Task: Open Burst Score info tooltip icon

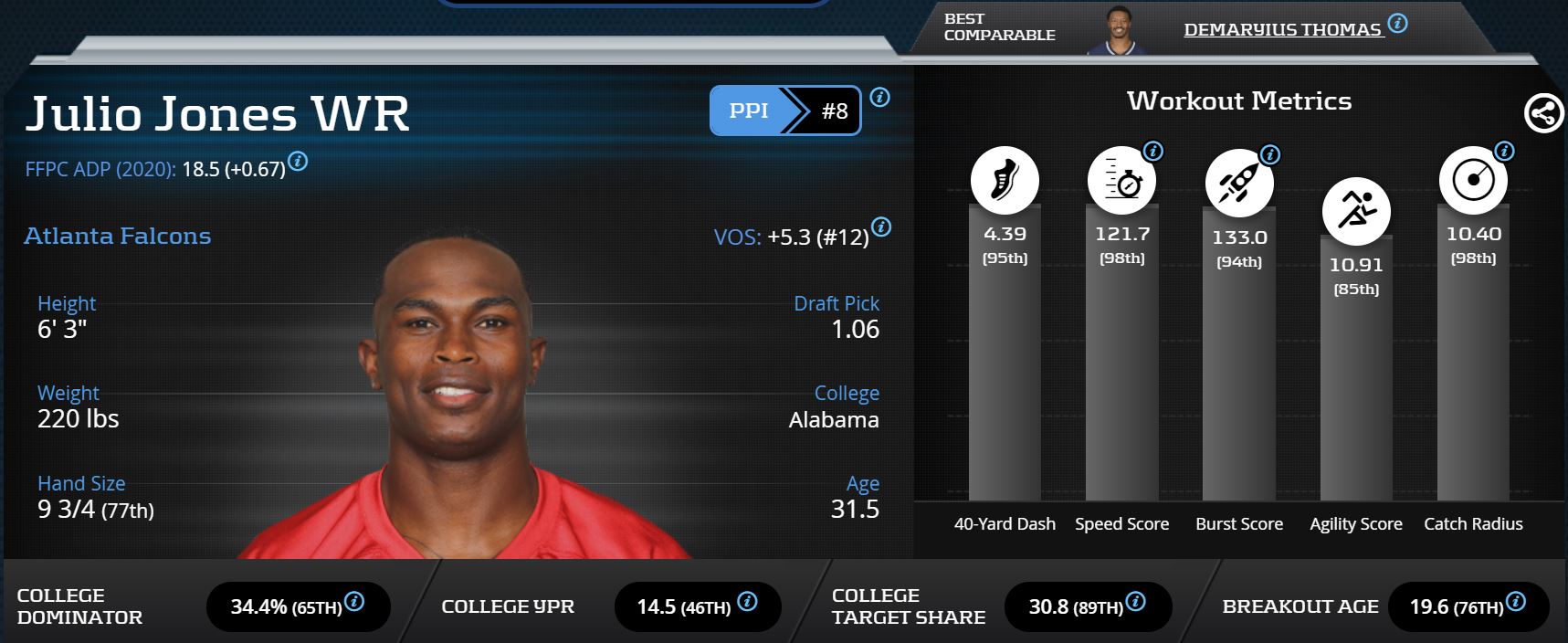Action: coord(1269,154)
